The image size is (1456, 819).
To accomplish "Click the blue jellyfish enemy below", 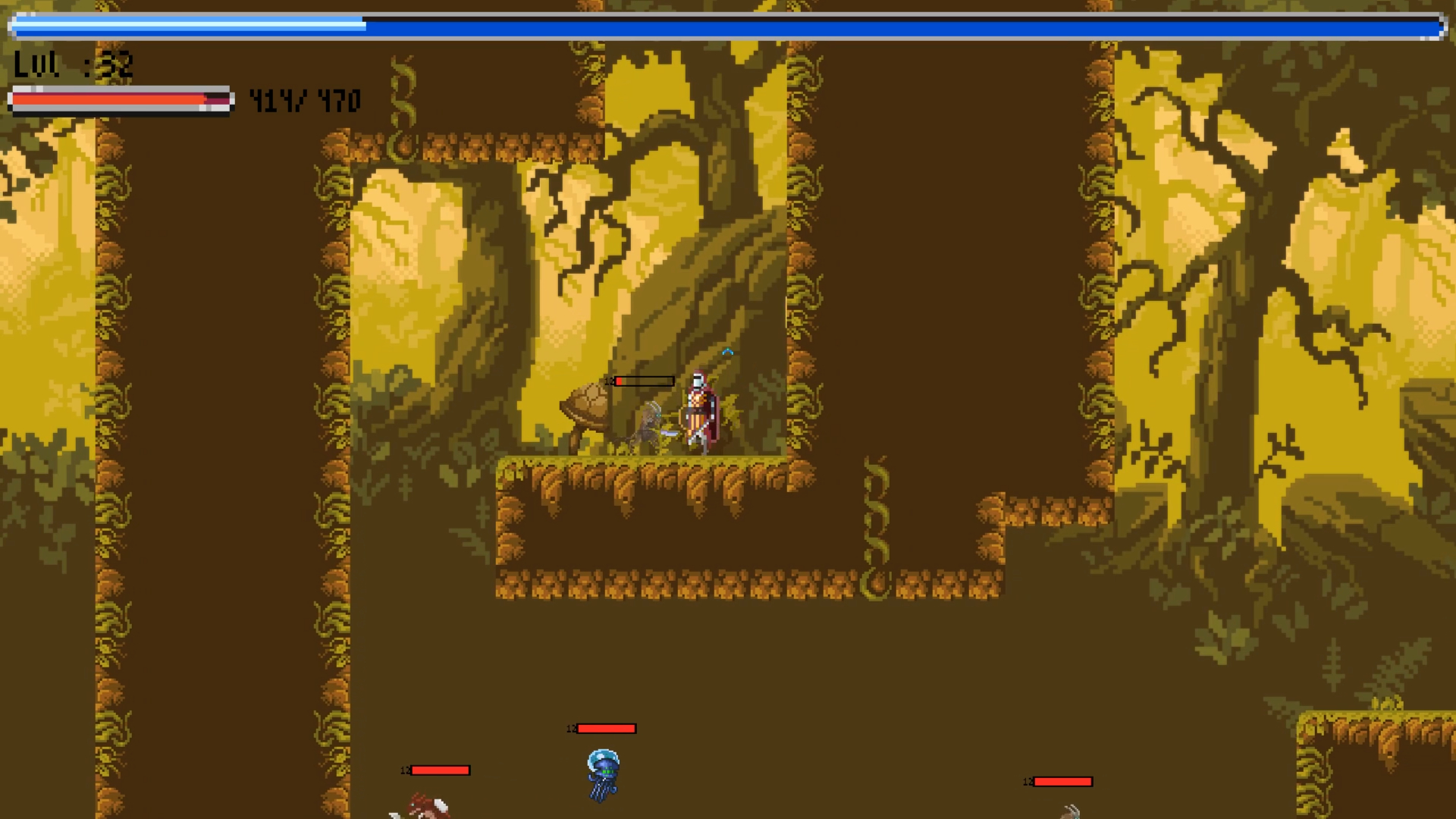I will pos(601,772).
